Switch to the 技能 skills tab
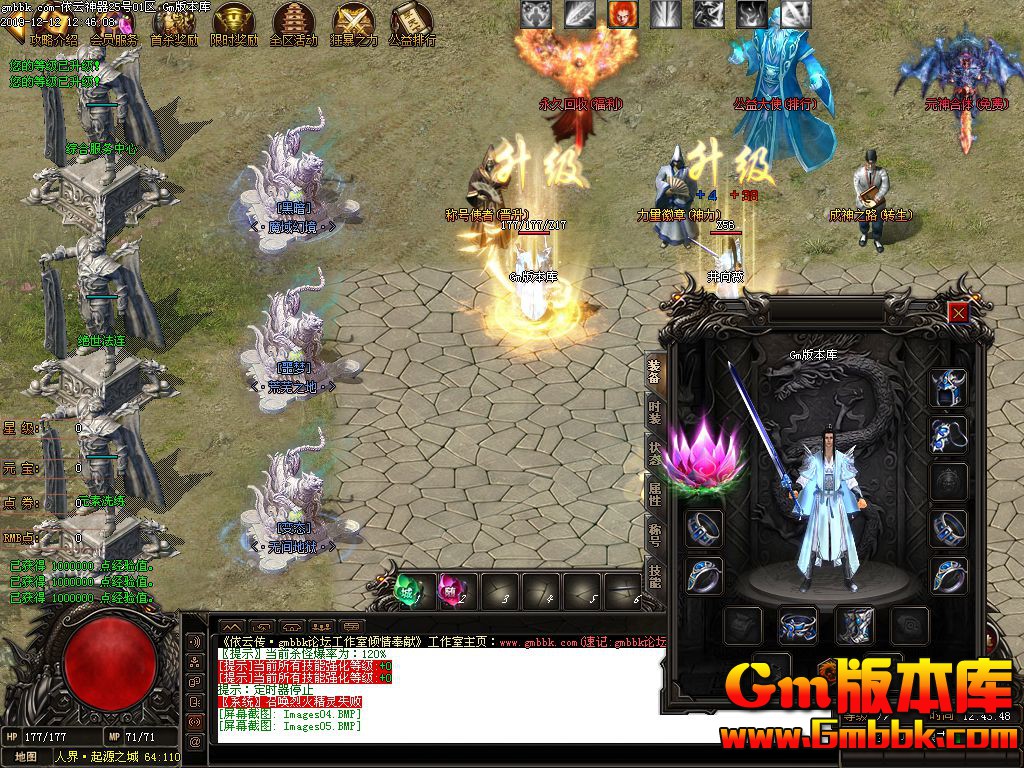Viewport: 1024px width, 768px height. click(x=654, y=576)
